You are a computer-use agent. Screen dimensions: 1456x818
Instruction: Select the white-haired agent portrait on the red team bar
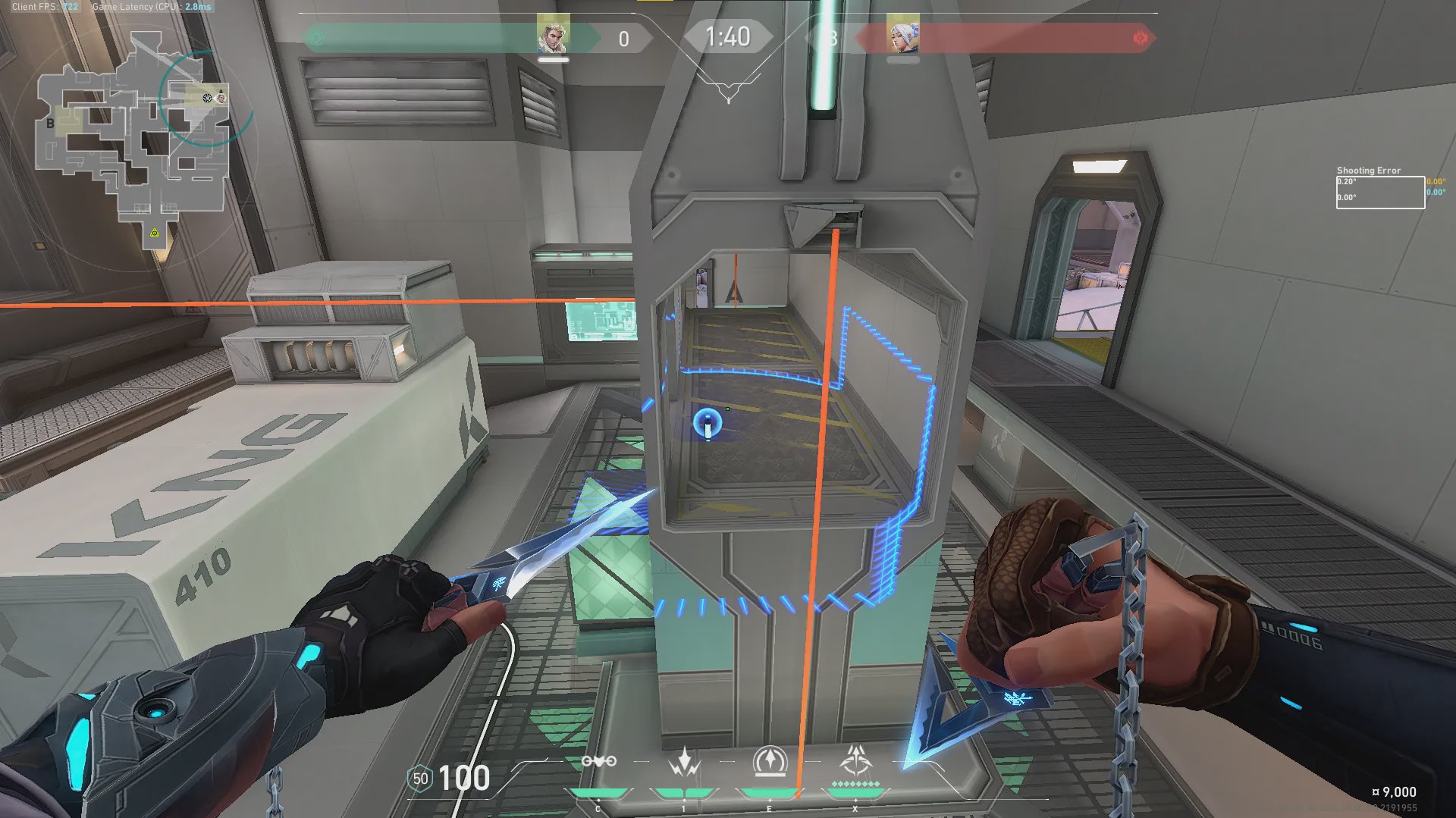tap(902, 35)
